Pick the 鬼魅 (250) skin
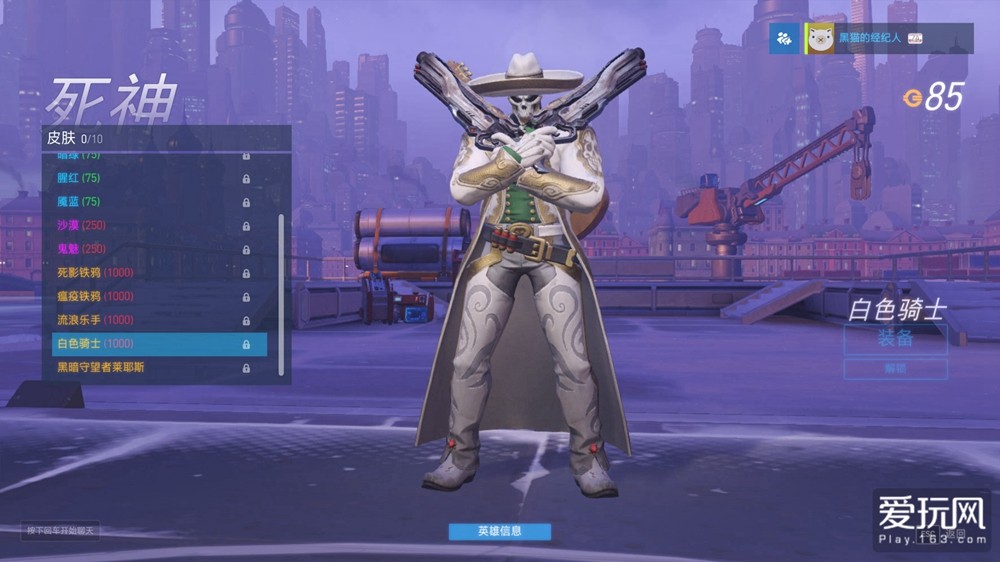This screenshot has height=562, width=1000. [x=150, y=249]
